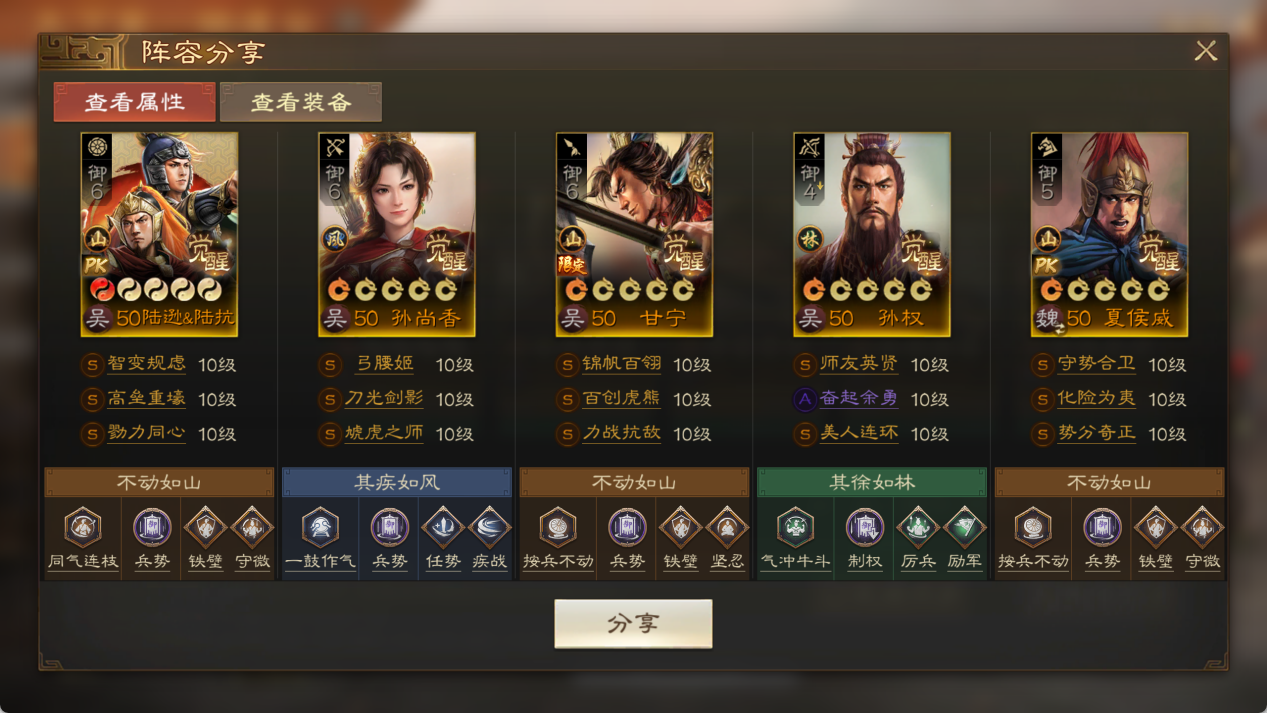Click the 坚忍 tactic icon
The image size is (1267, 713).
pos(727,528)
